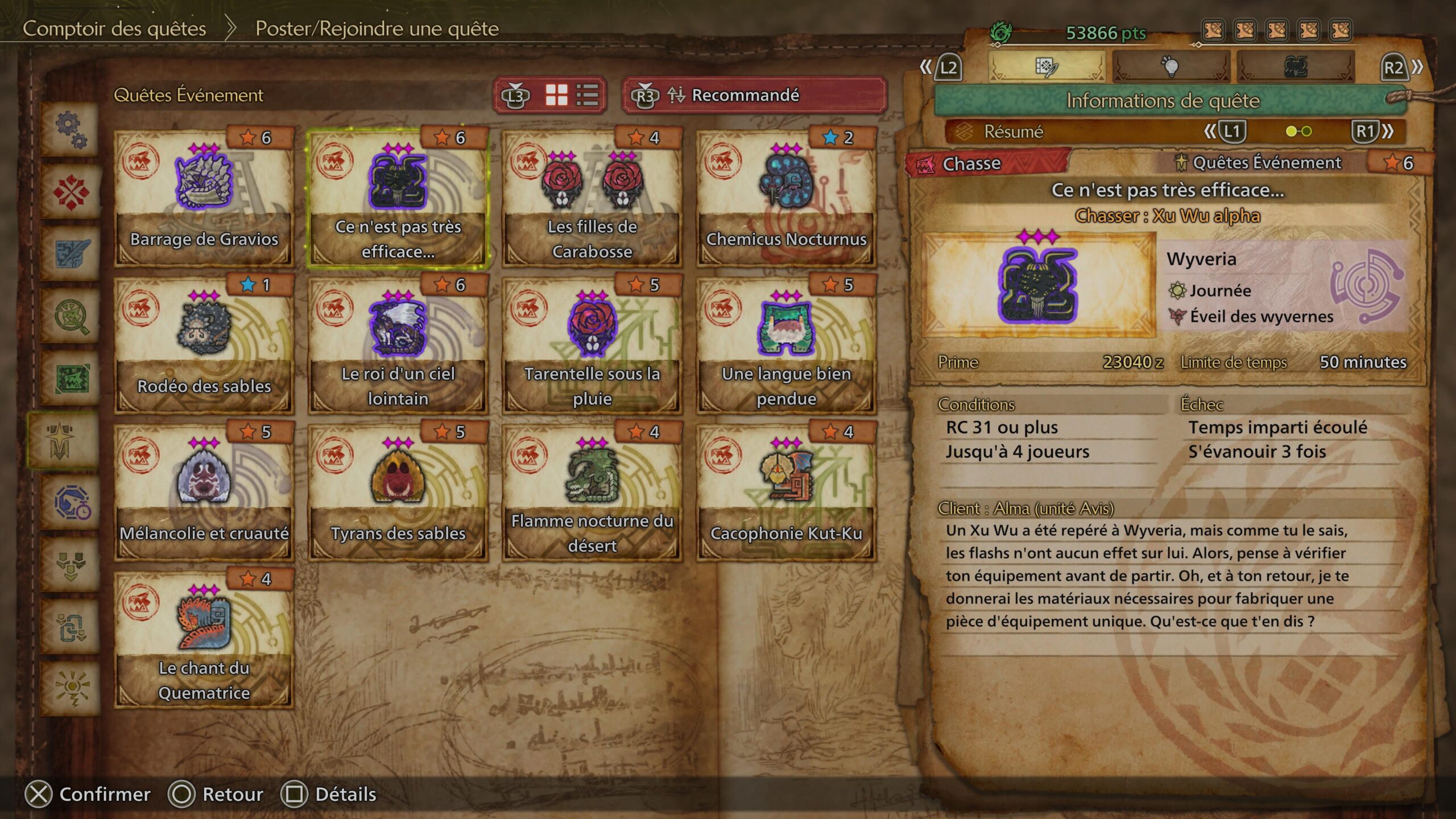Select the Rodéo des sables quest
This screenshot has height=819, width=1456.
point(204,344)
